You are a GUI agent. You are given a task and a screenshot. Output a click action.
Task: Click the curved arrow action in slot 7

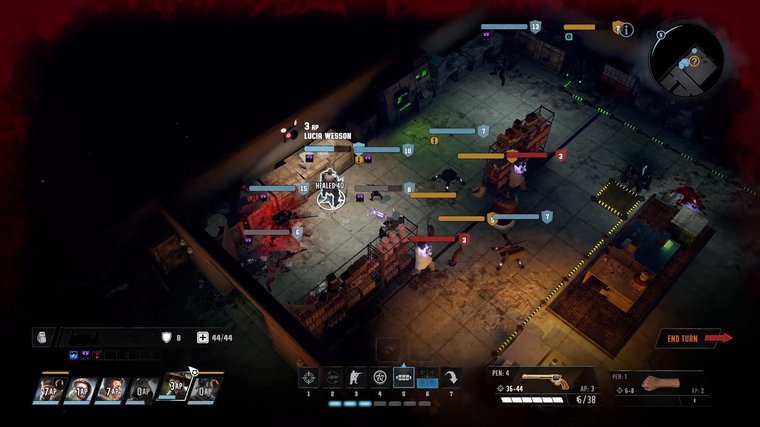tap(452, 377)
